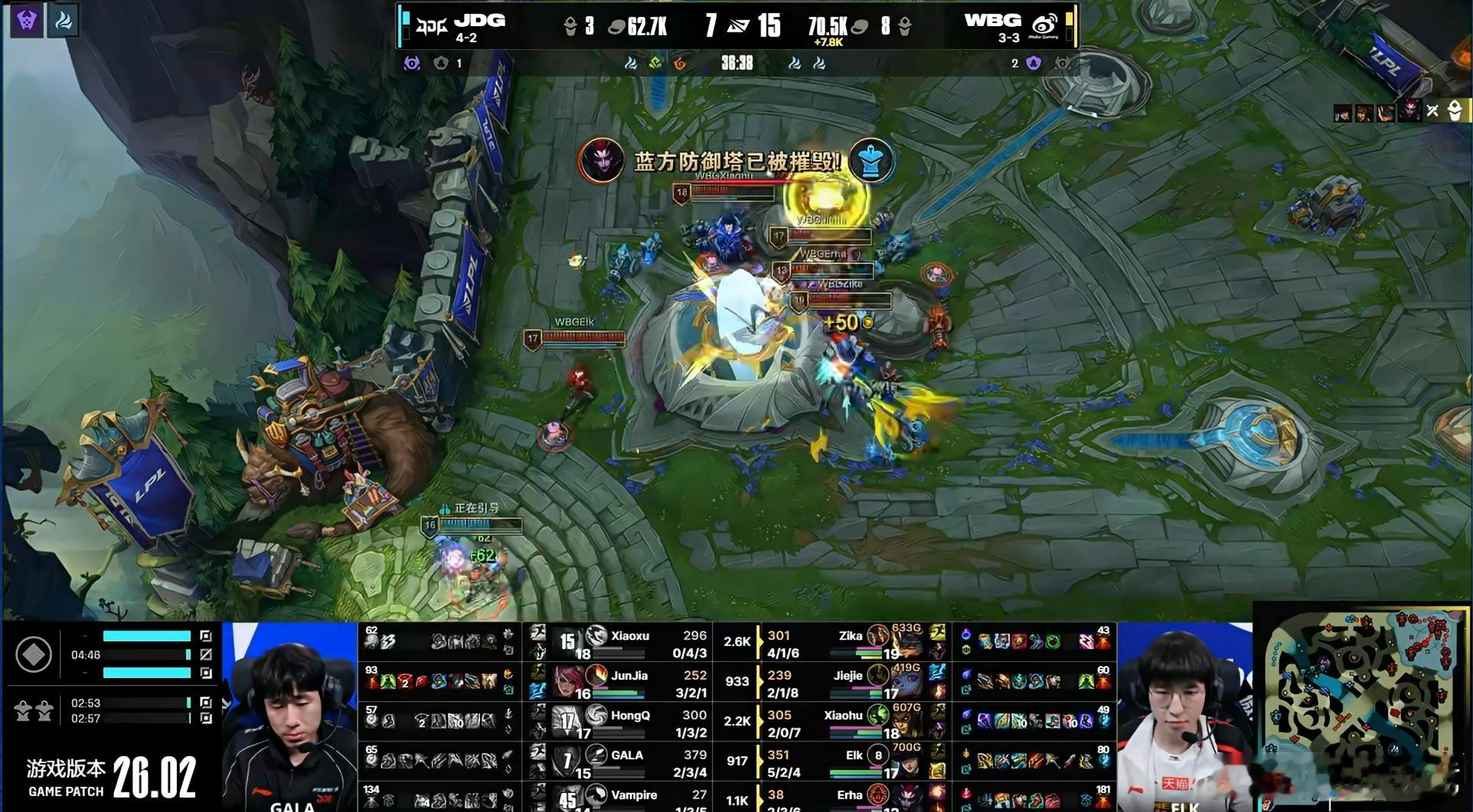Toggle the cooldown square next to 02:57
This screenshot has height=812, width=1473.
[207, 718]
